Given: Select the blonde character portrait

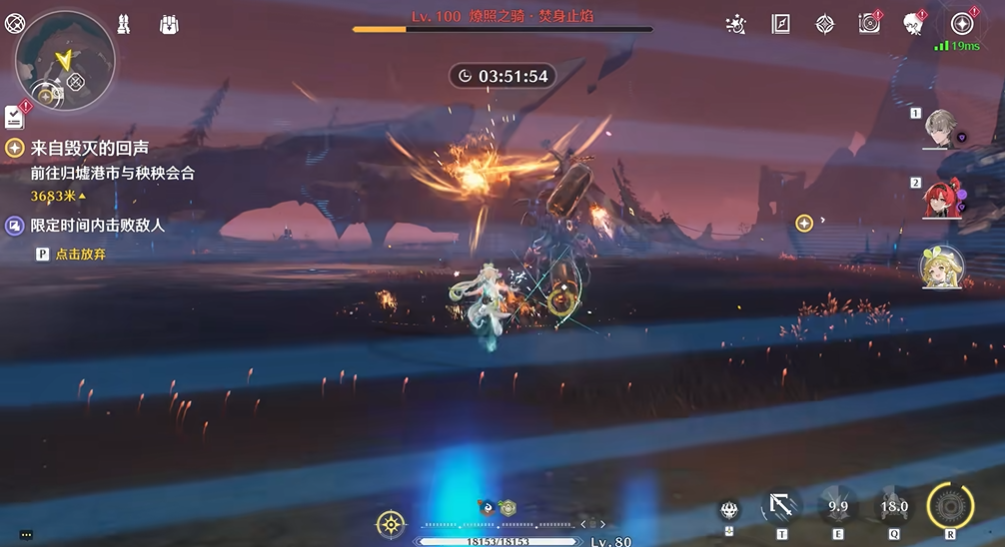Looking at the screenshot, I should pos(941,267).
